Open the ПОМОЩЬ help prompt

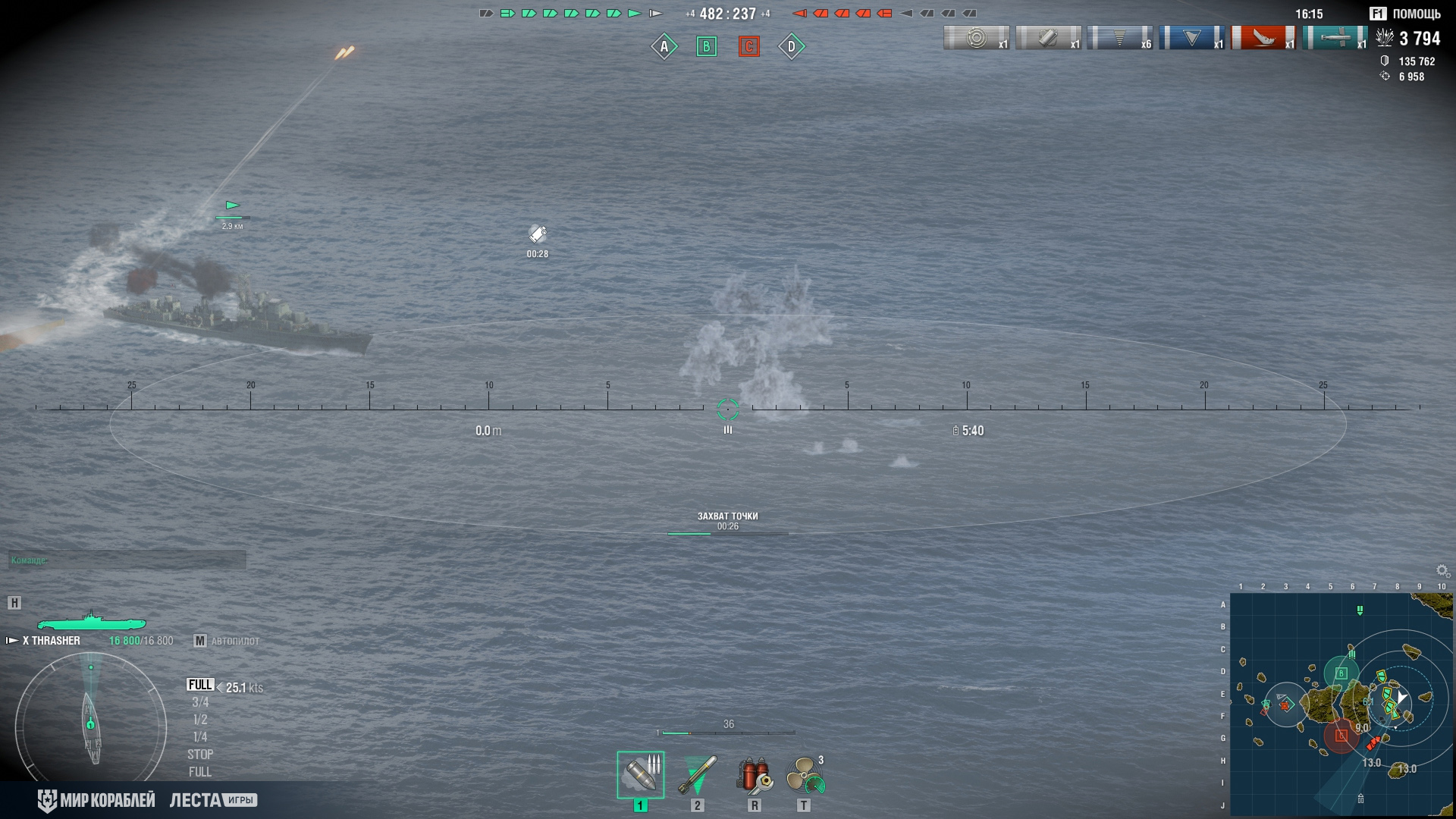(x=1406, y=14)
